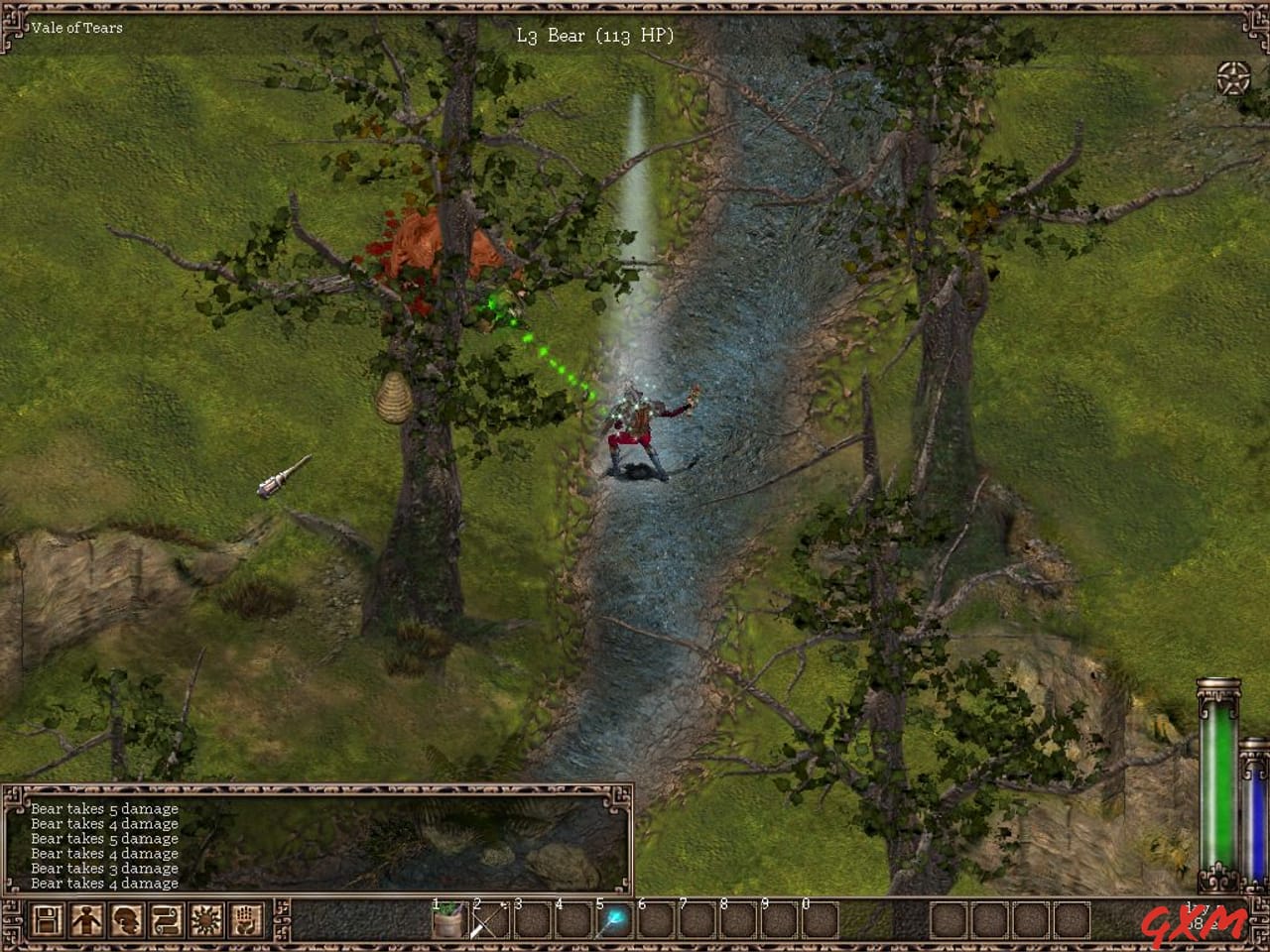
Task: Click empty quickslot 3
Action: tap(532, 924)
